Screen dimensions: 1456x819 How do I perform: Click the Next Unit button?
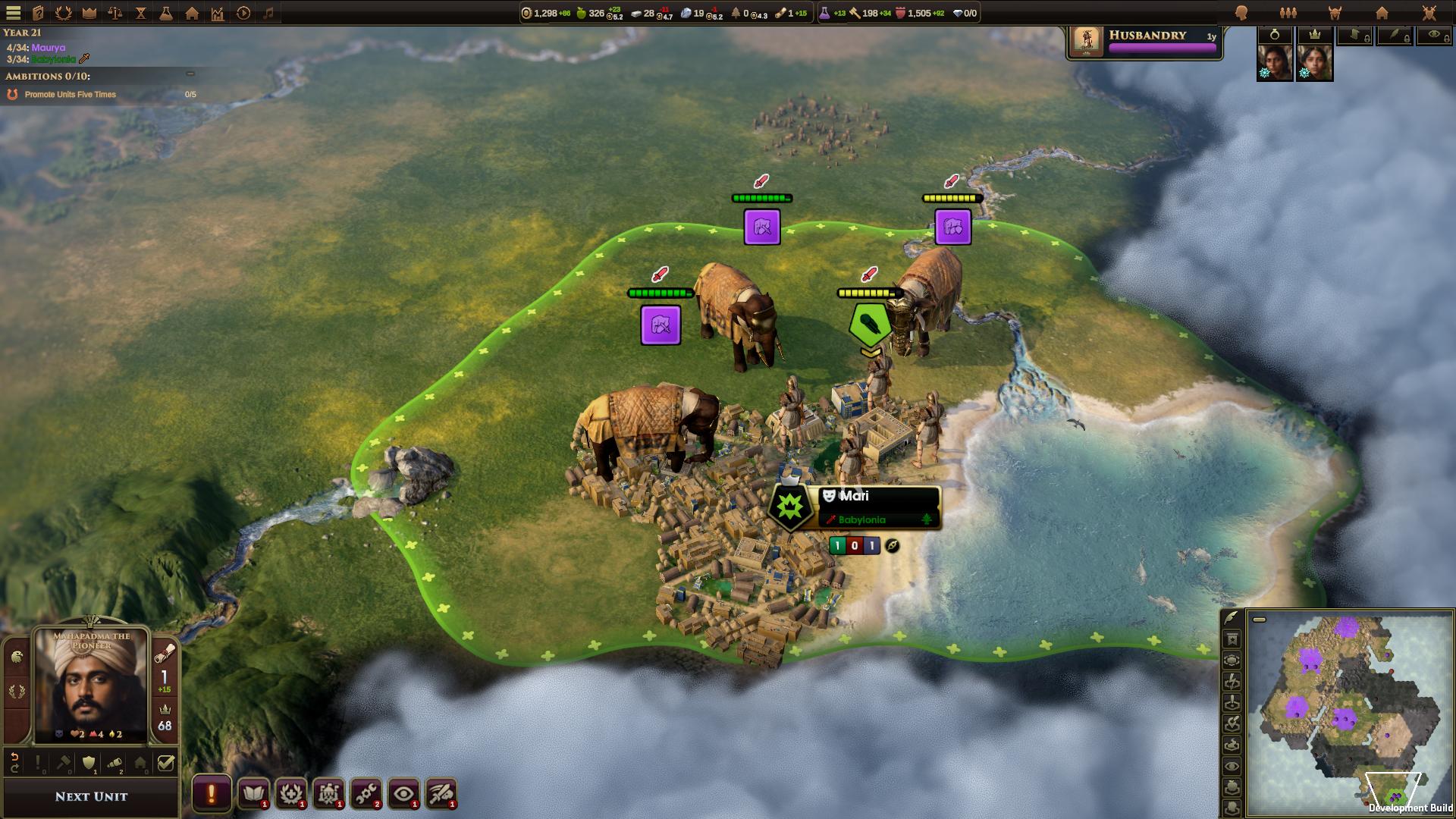click(91, 796)
